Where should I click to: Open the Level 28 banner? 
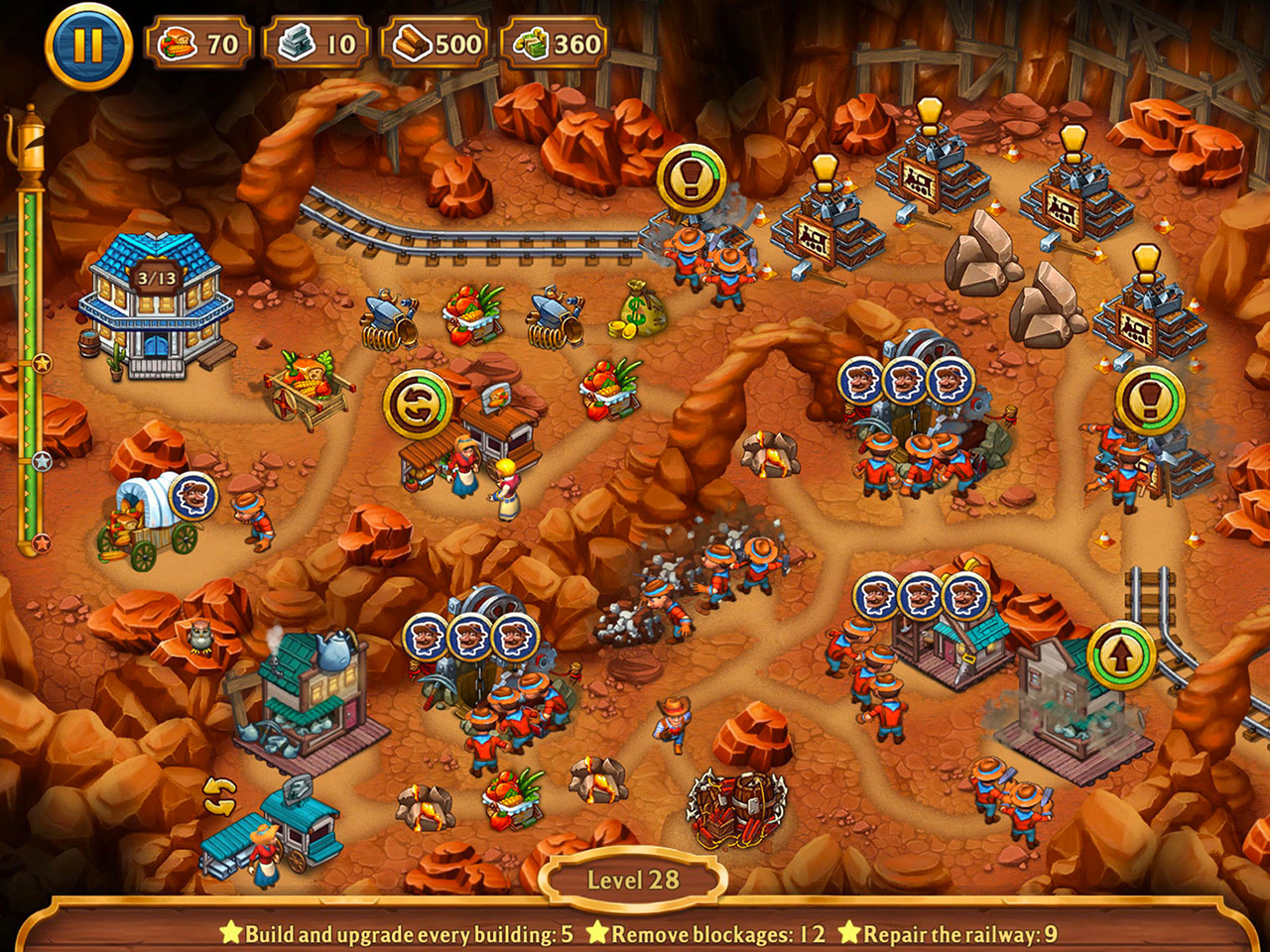click(633, 878)
